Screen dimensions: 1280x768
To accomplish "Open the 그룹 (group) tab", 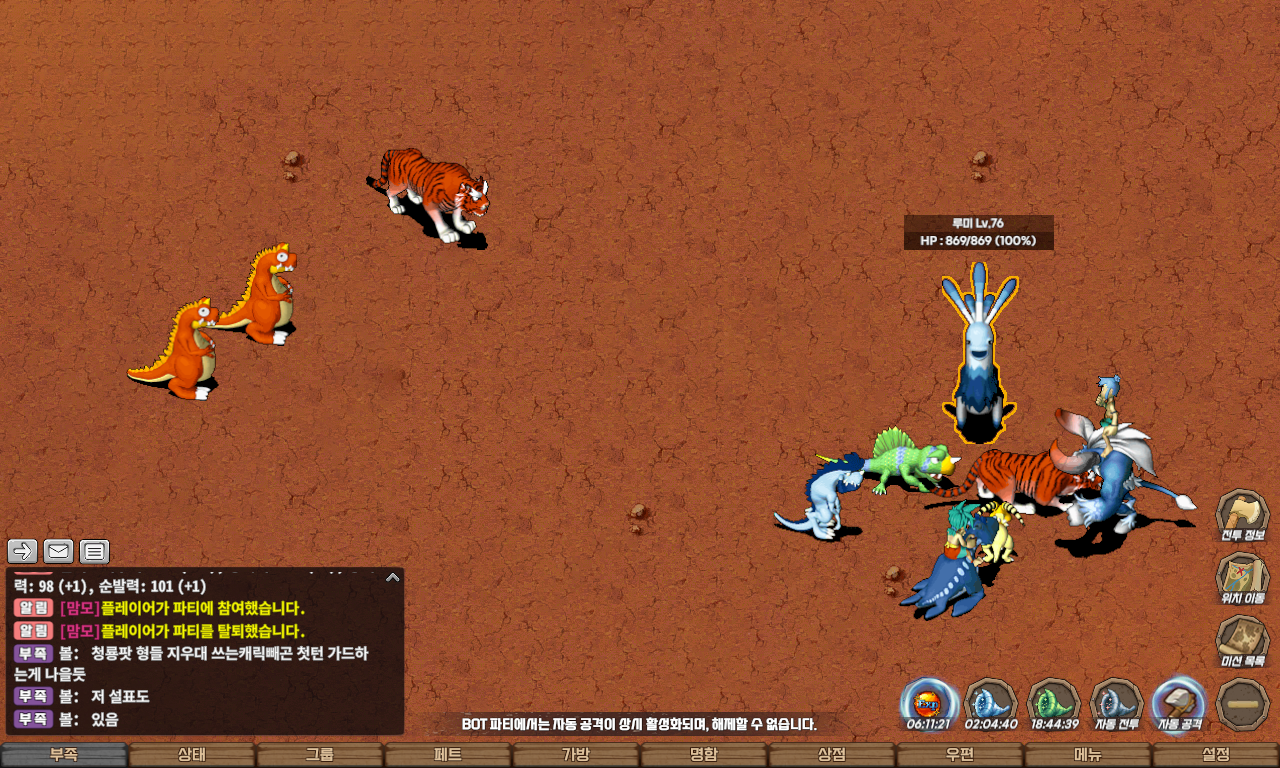I will pyautogui.click(x=320, y=755).
